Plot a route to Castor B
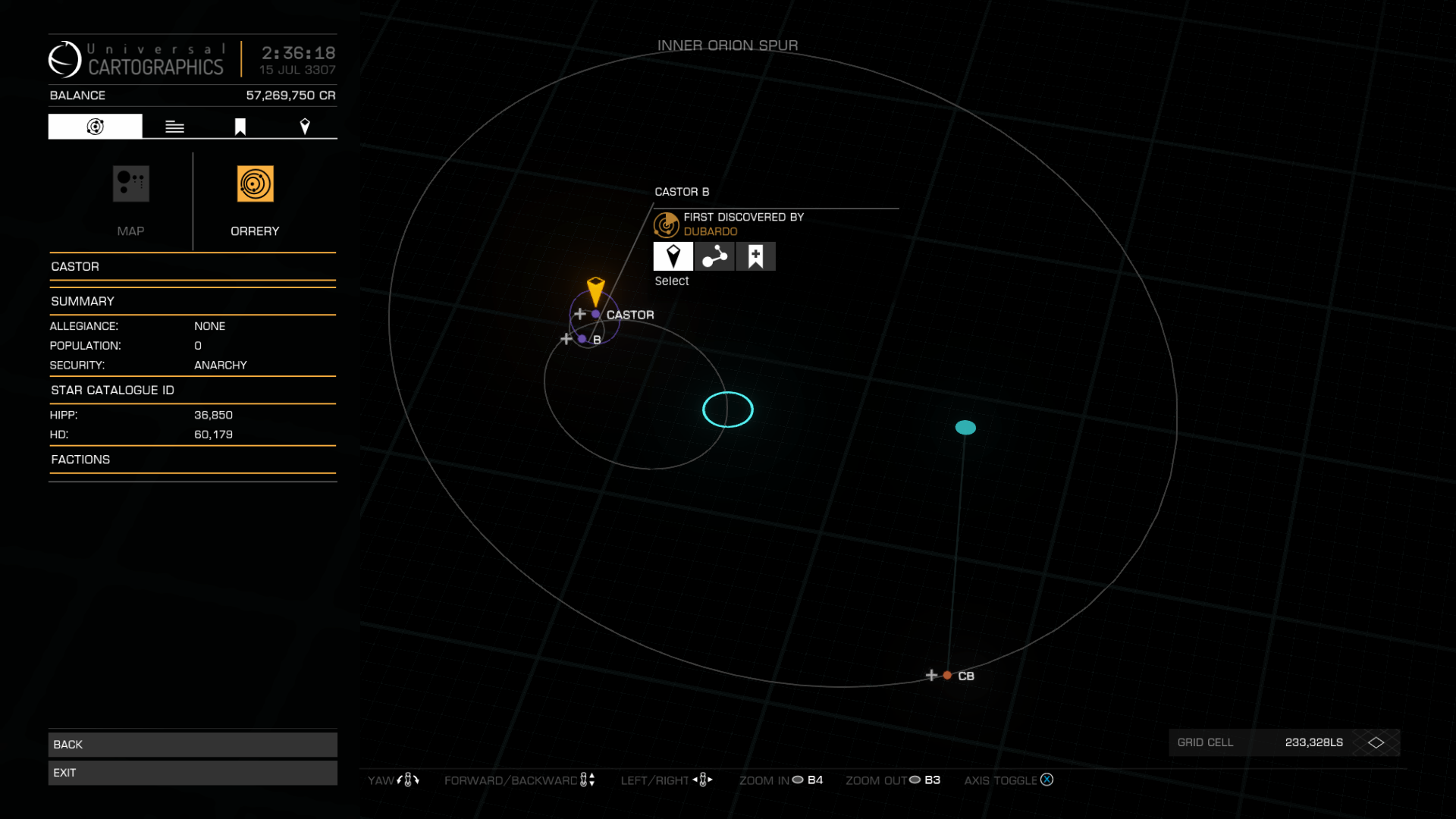1456x819 pixels. tap(714, 256)
